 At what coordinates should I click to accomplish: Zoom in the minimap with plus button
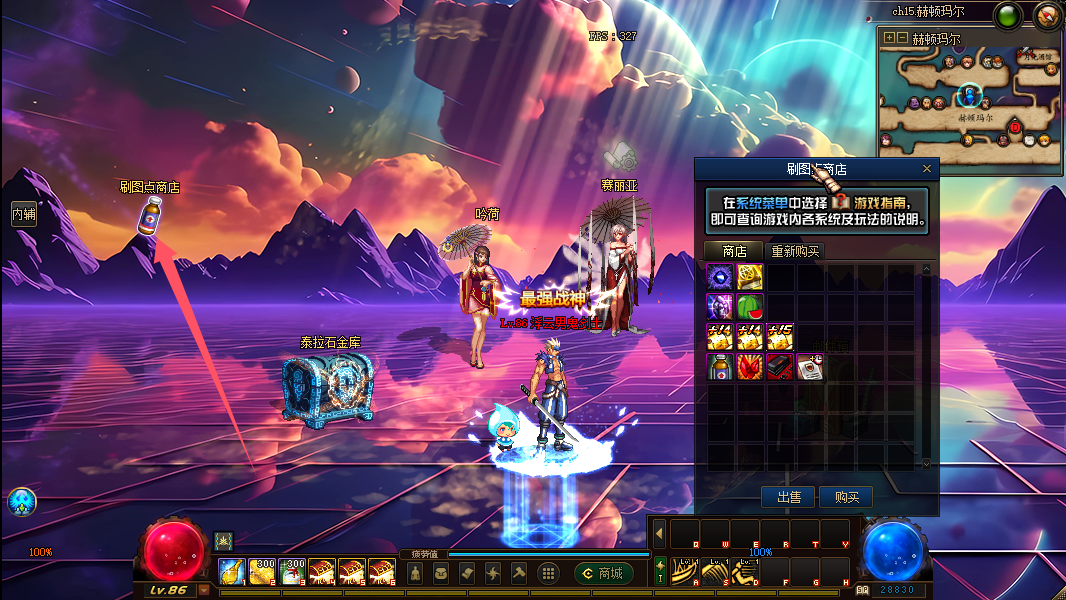pos(890,38)
